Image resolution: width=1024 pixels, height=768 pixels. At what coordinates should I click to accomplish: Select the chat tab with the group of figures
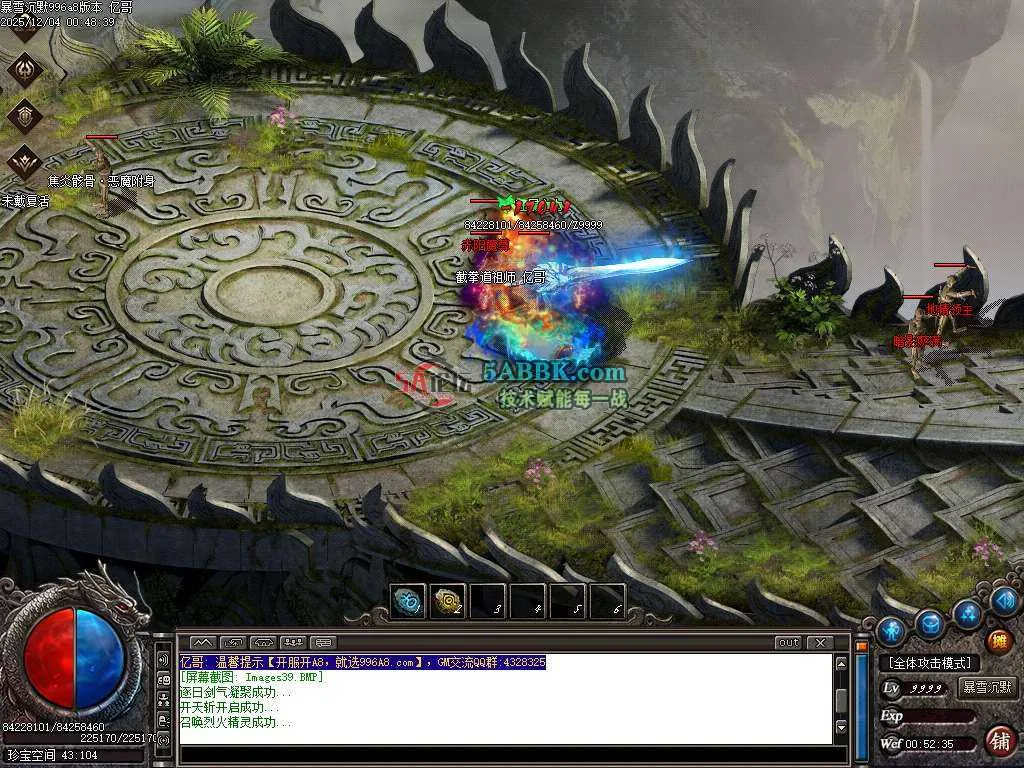pyautogui.click(x=294, y=642)
